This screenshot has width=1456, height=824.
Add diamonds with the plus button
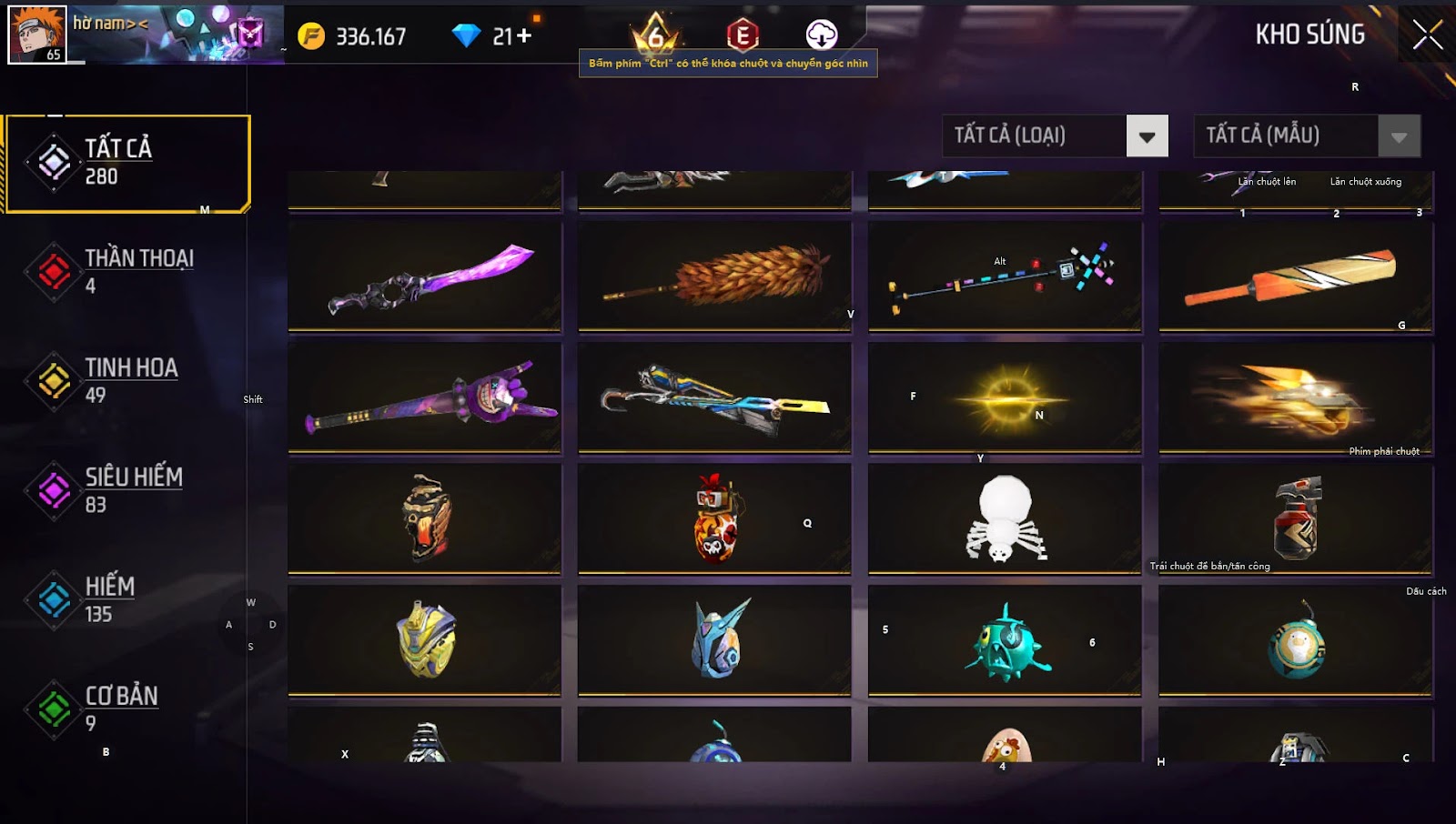tap(524, 35)
